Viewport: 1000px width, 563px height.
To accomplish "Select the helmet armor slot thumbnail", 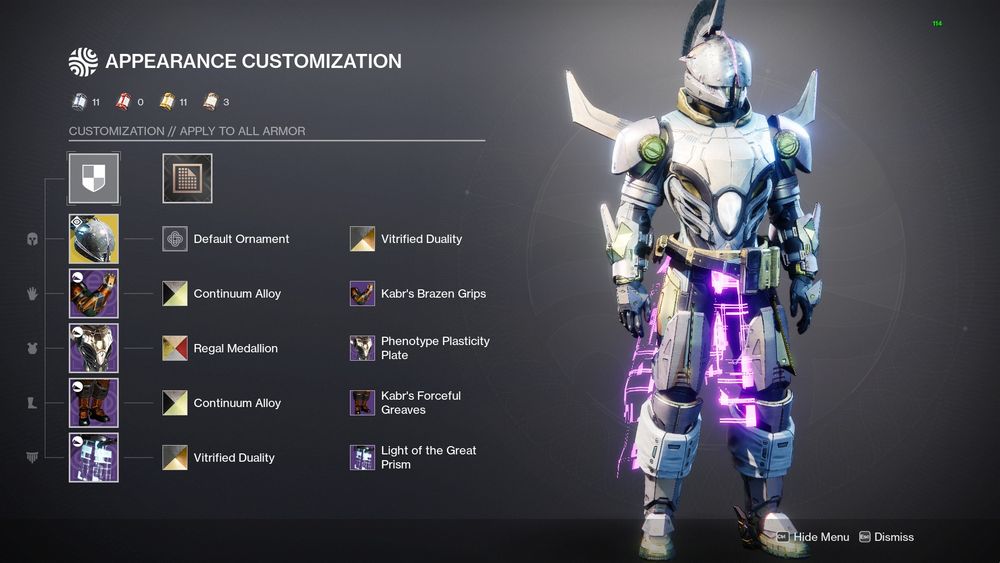I will [94, 239].
